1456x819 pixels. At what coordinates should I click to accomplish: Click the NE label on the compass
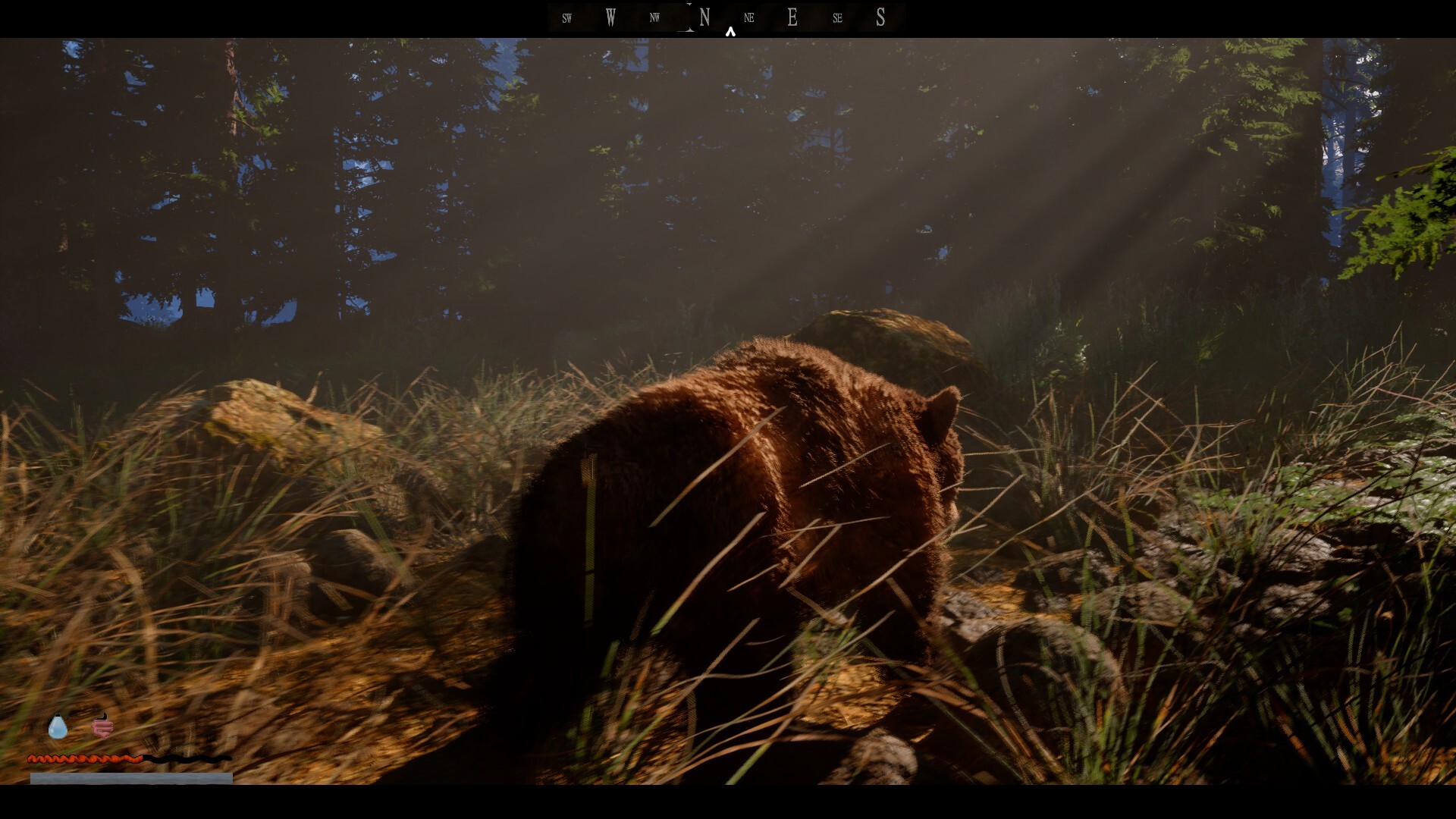(749, 18)
